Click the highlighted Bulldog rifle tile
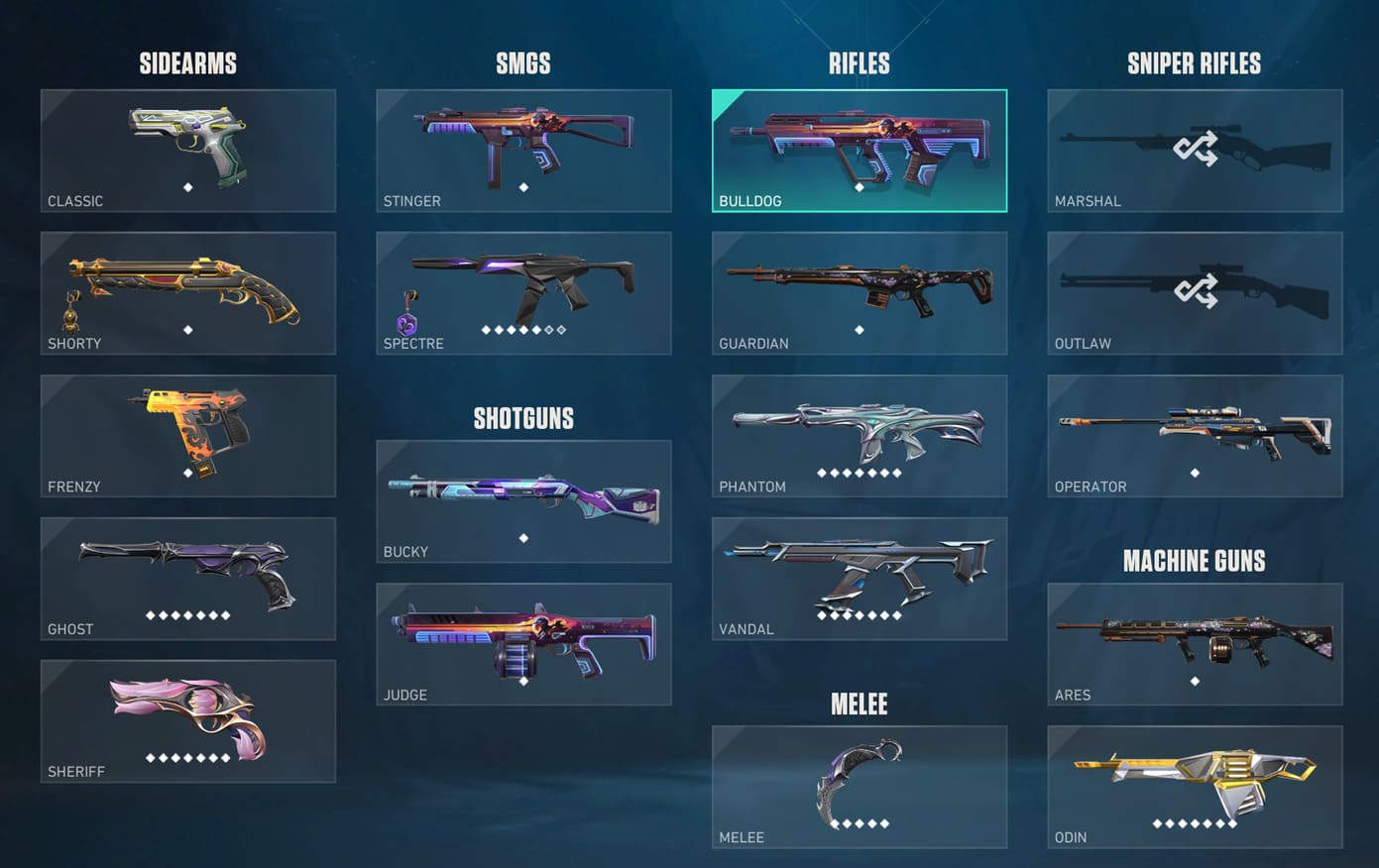This screenshot has height=868, width=1379. (859, 151)
